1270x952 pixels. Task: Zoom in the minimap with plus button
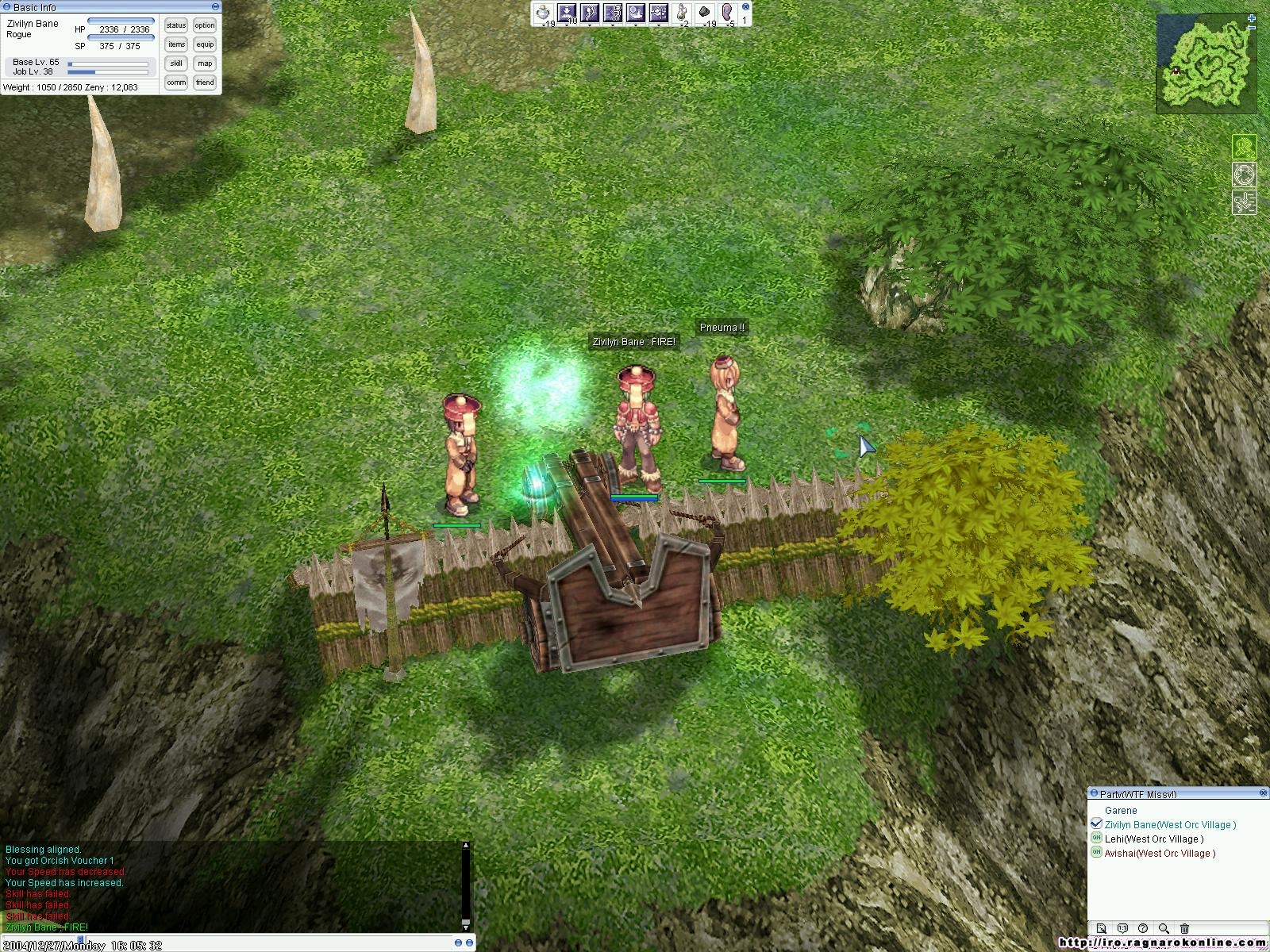click(x=1253, y=17)
